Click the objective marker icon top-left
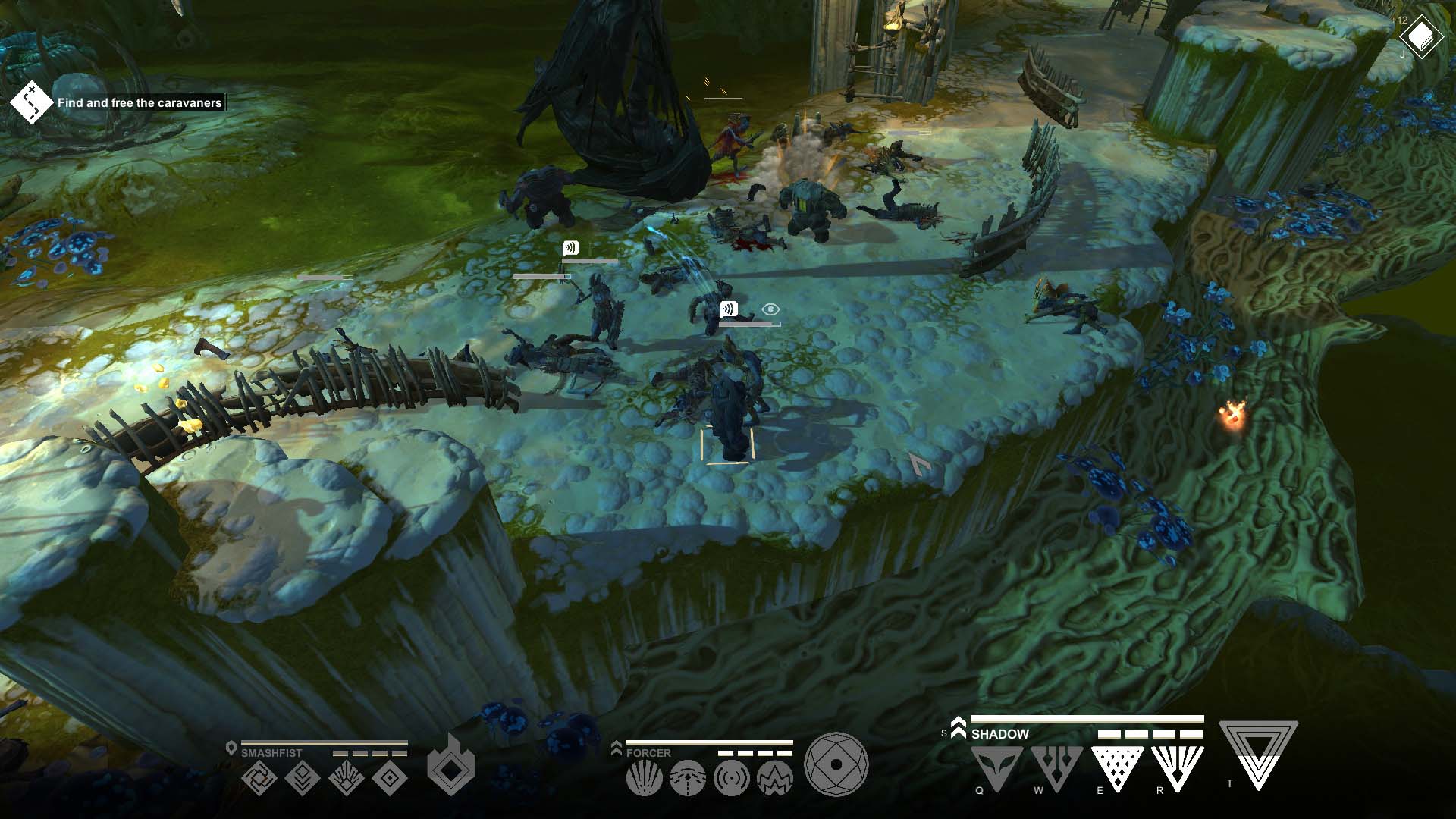The width and height of the screenshot is (1456, 819). [28, 100]
